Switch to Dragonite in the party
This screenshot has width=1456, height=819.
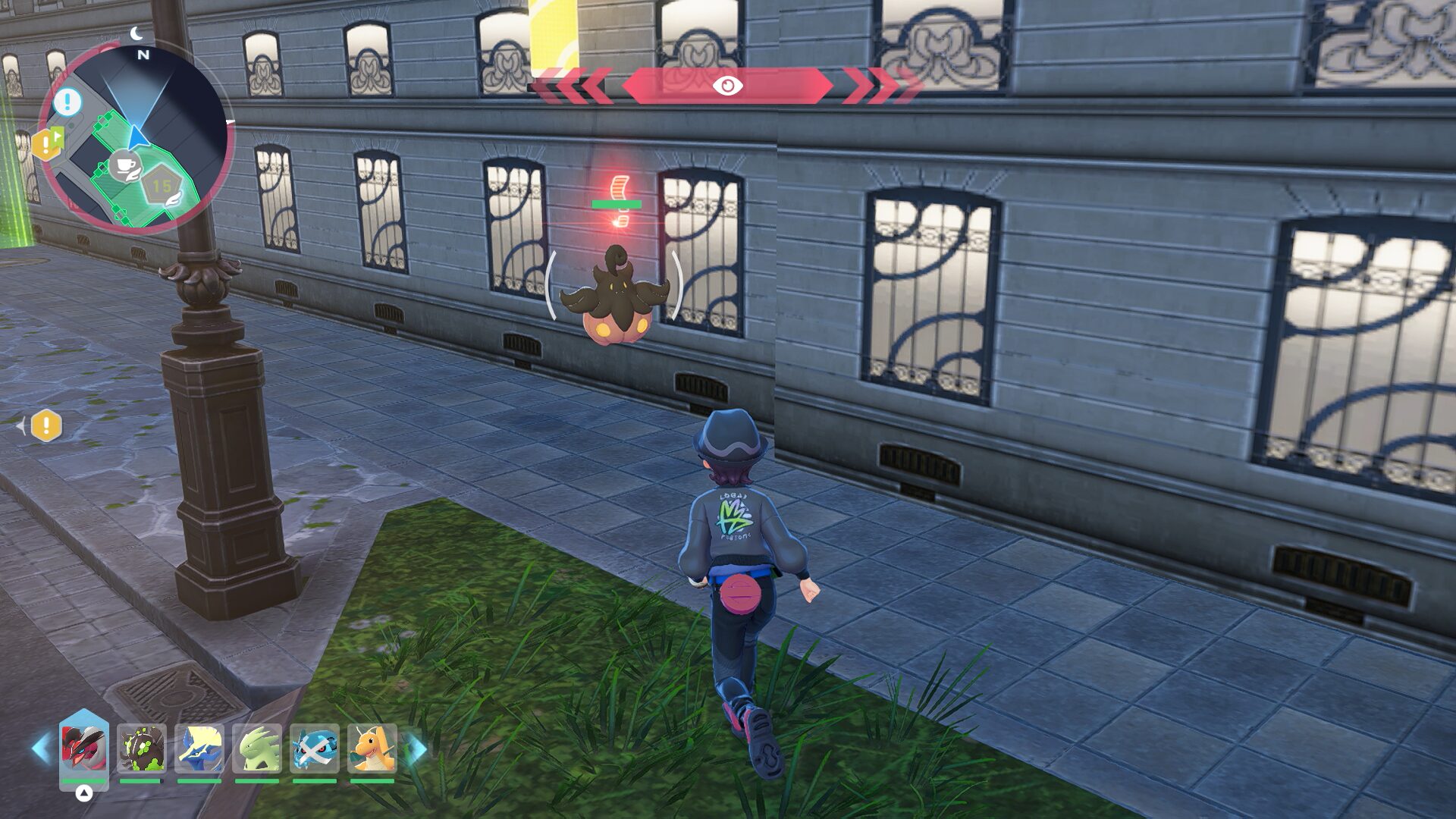372,748
